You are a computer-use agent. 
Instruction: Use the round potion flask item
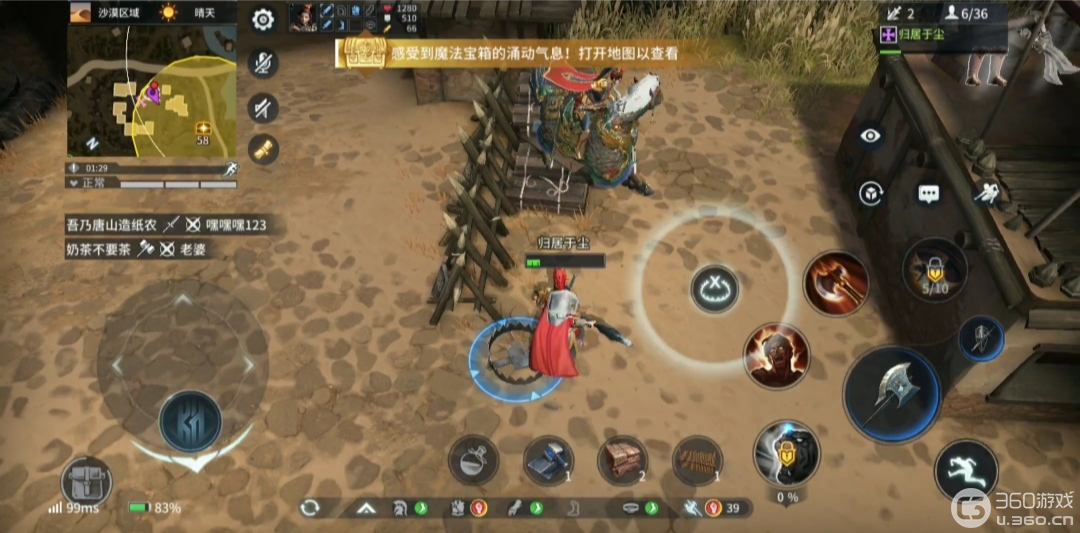pyautogui.click(x=473, y=461)
